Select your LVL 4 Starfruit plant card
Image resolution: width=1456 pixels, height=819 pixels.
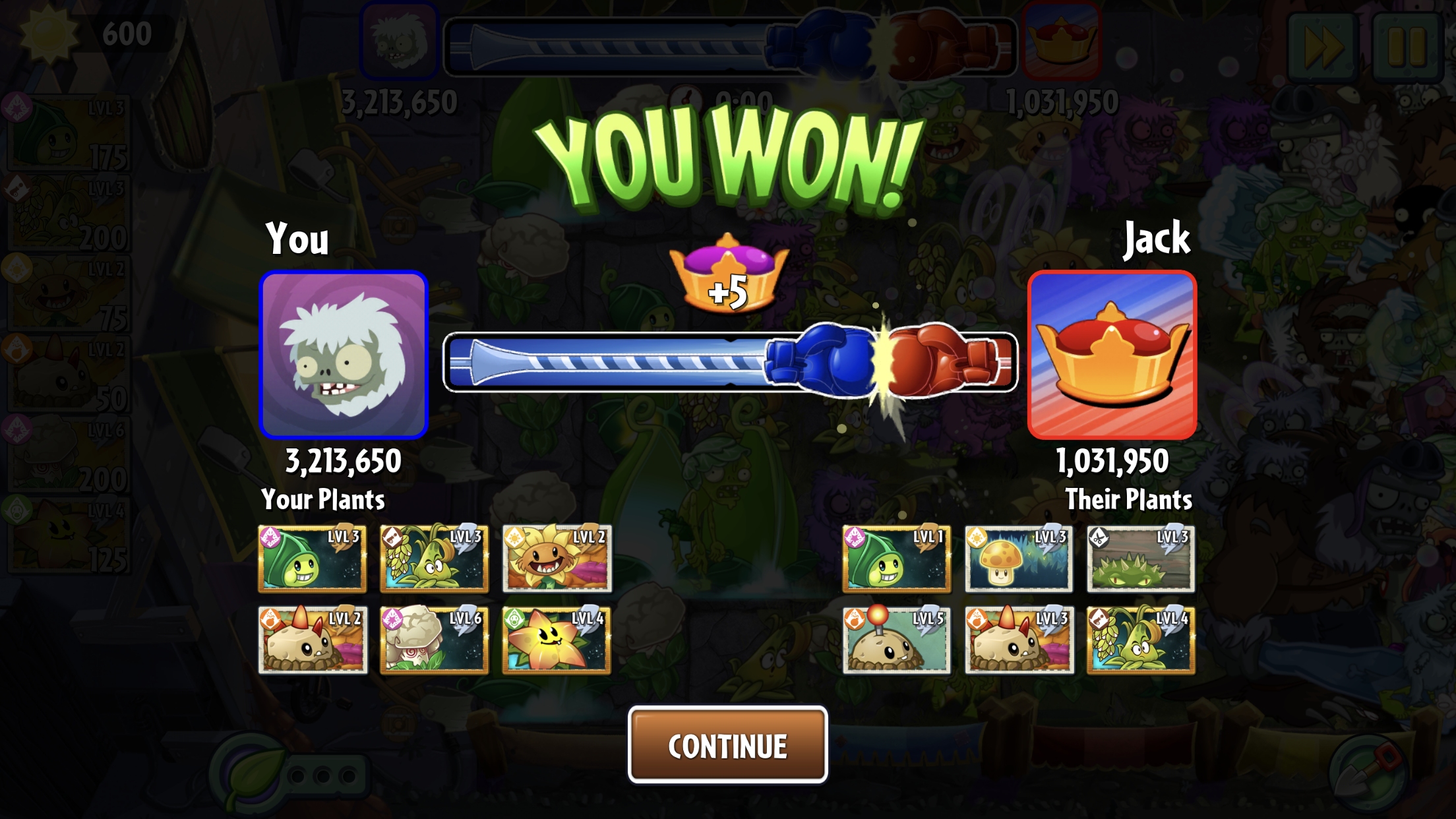[x=557, y=640]
